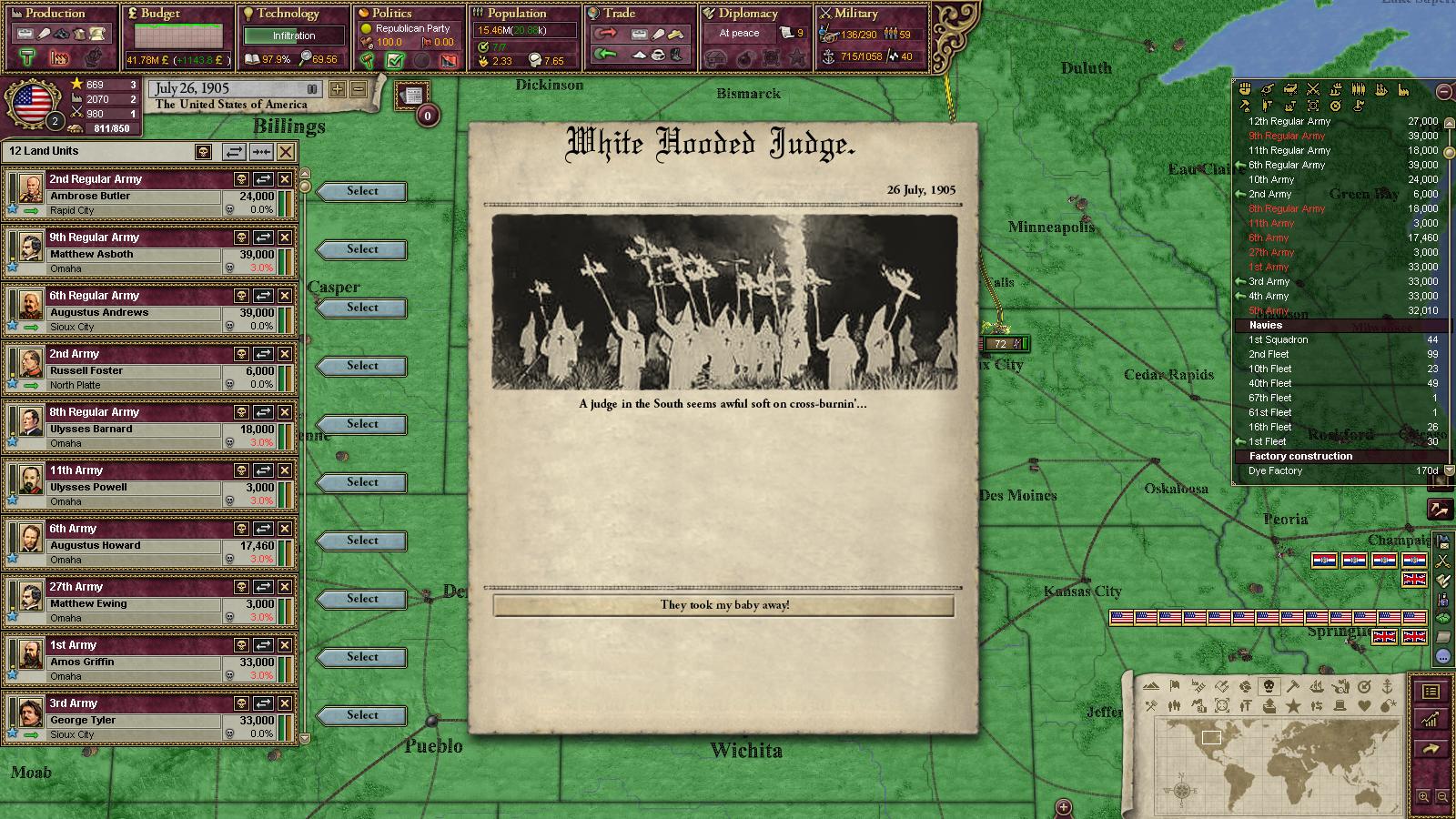The height and width of the screenshot is (819, 1456).
Task: Remove 3rd Army from selection
Action: (x=285, y=703)
